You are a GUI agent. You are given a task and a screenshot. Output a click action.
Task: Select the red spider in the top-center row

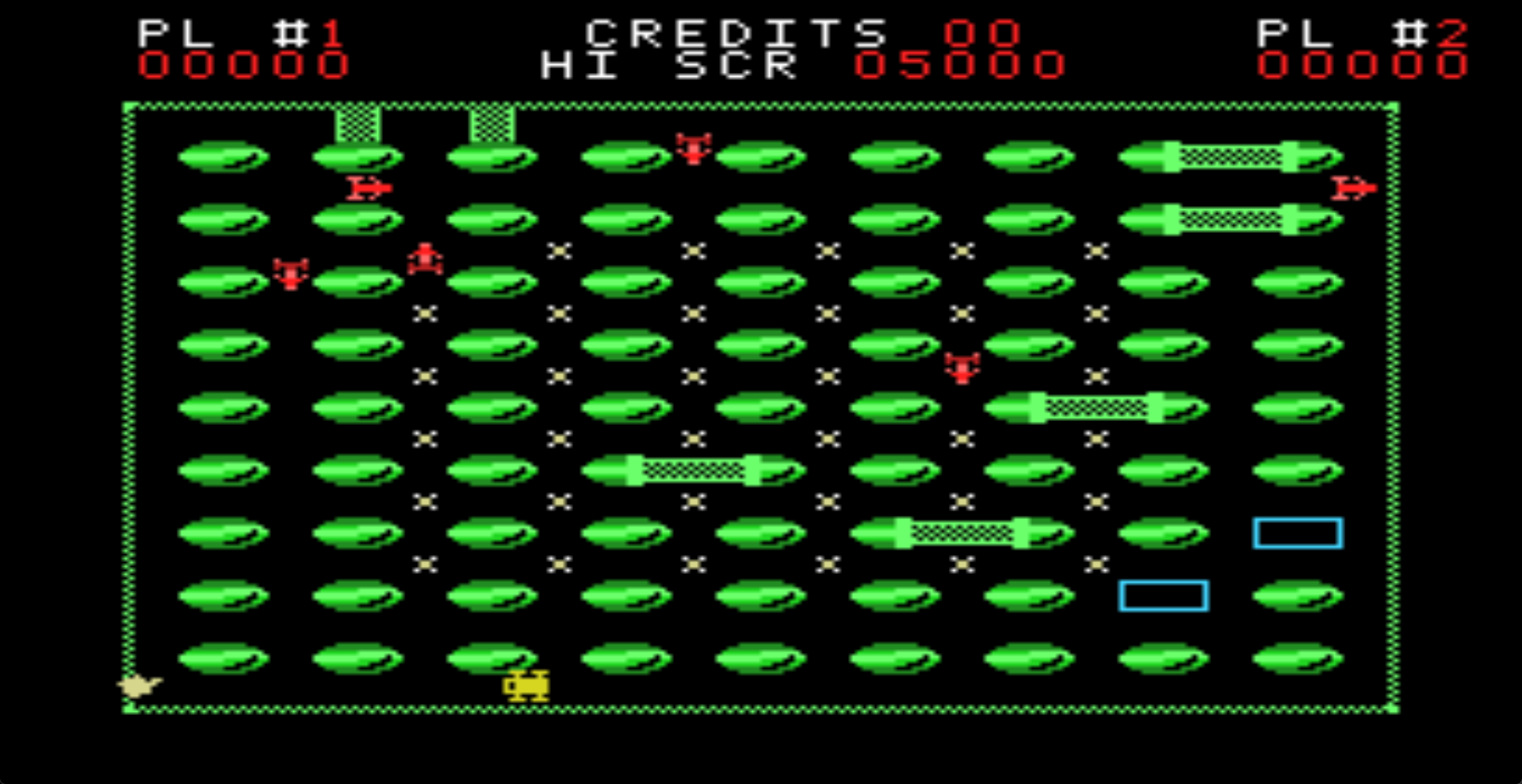point(693,150)
